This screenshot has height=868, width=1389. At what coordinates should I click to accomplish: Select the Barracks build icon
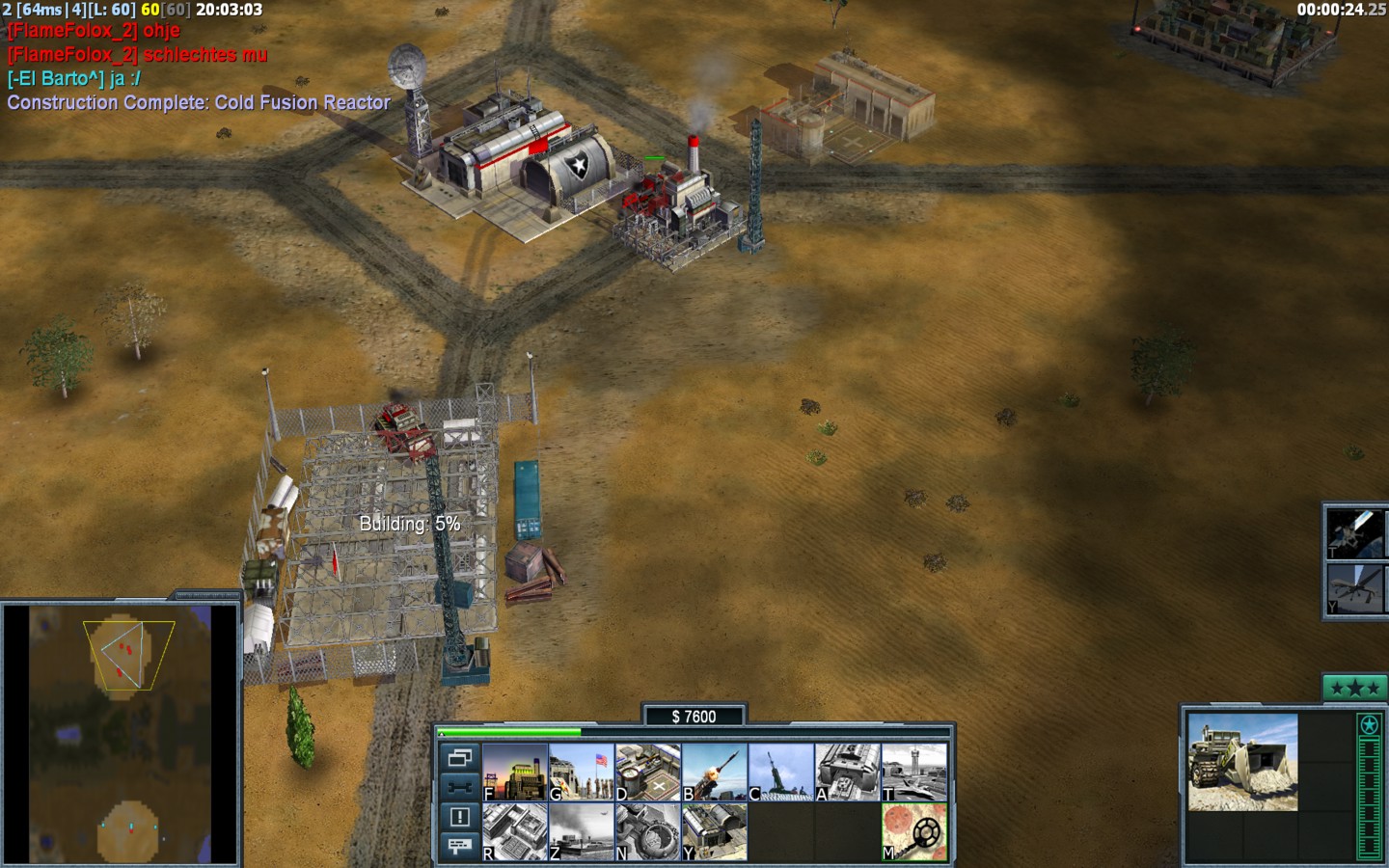pyautogui.click(x=582, y=772)
